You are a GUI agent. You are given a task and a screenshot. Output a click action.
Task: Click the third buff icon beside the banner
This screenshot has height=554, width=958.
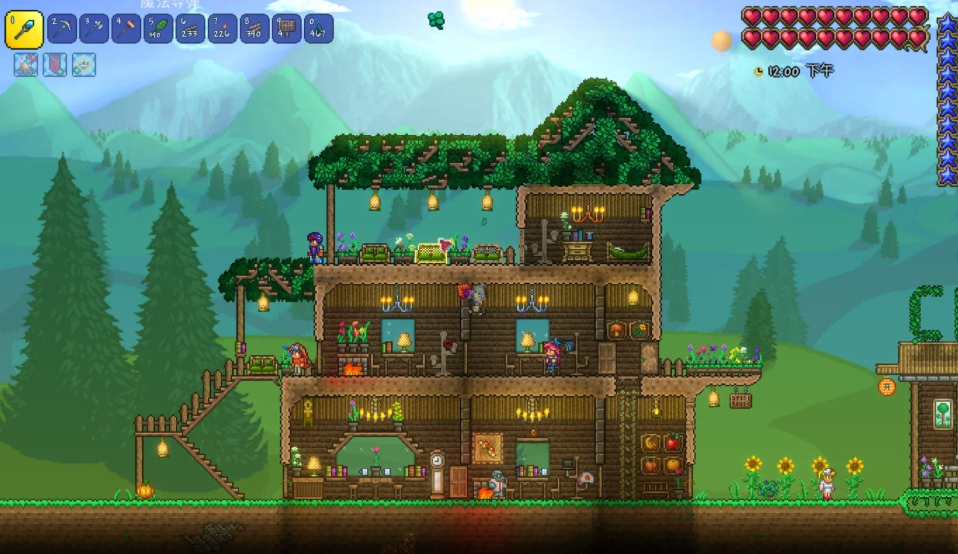click(x=83, y=65)
